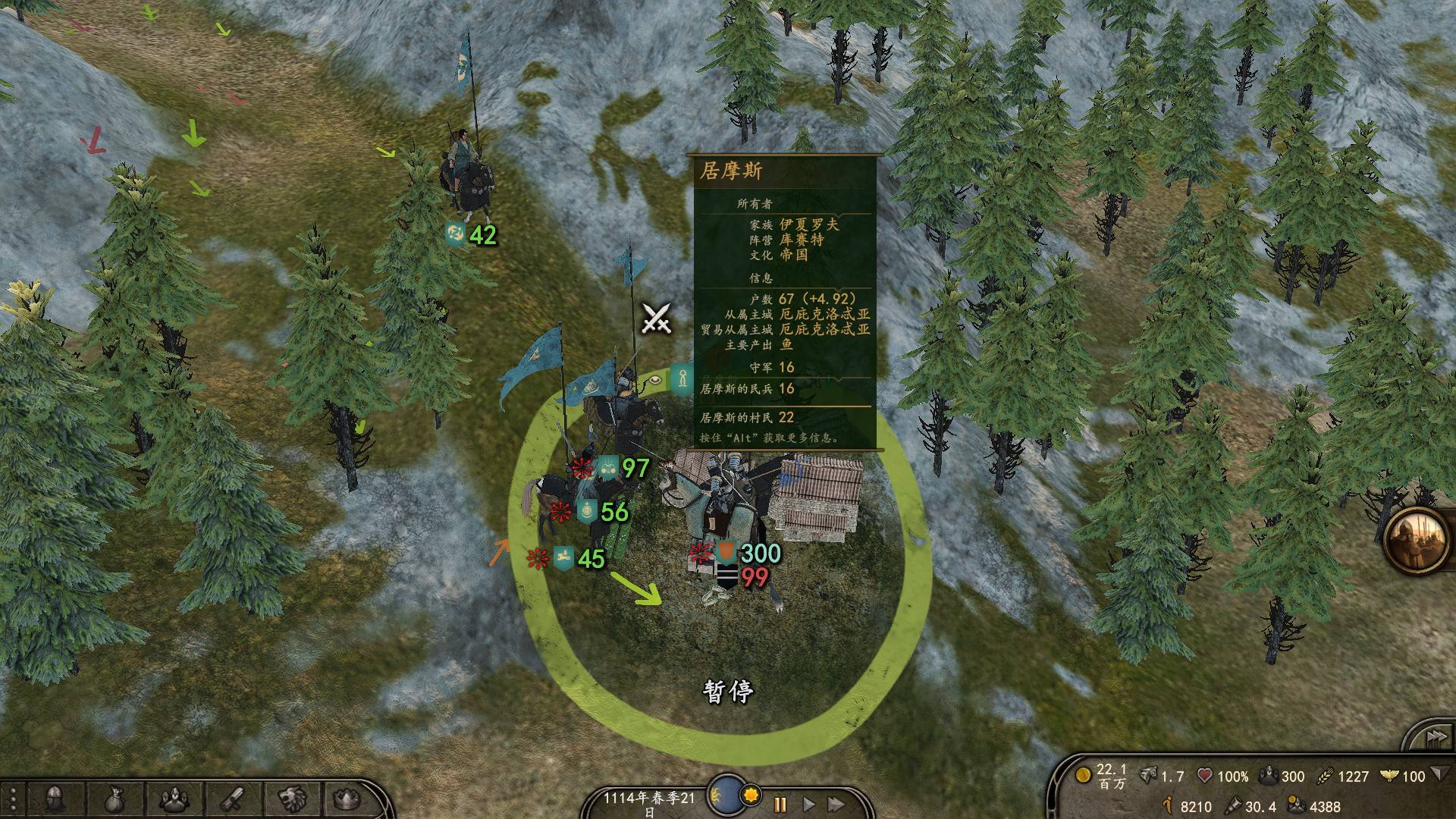Start time at normal play speed
Image resolution: width=1456 pixels, height=819 pixels.
pyautogui.click(x=808, y=804)
